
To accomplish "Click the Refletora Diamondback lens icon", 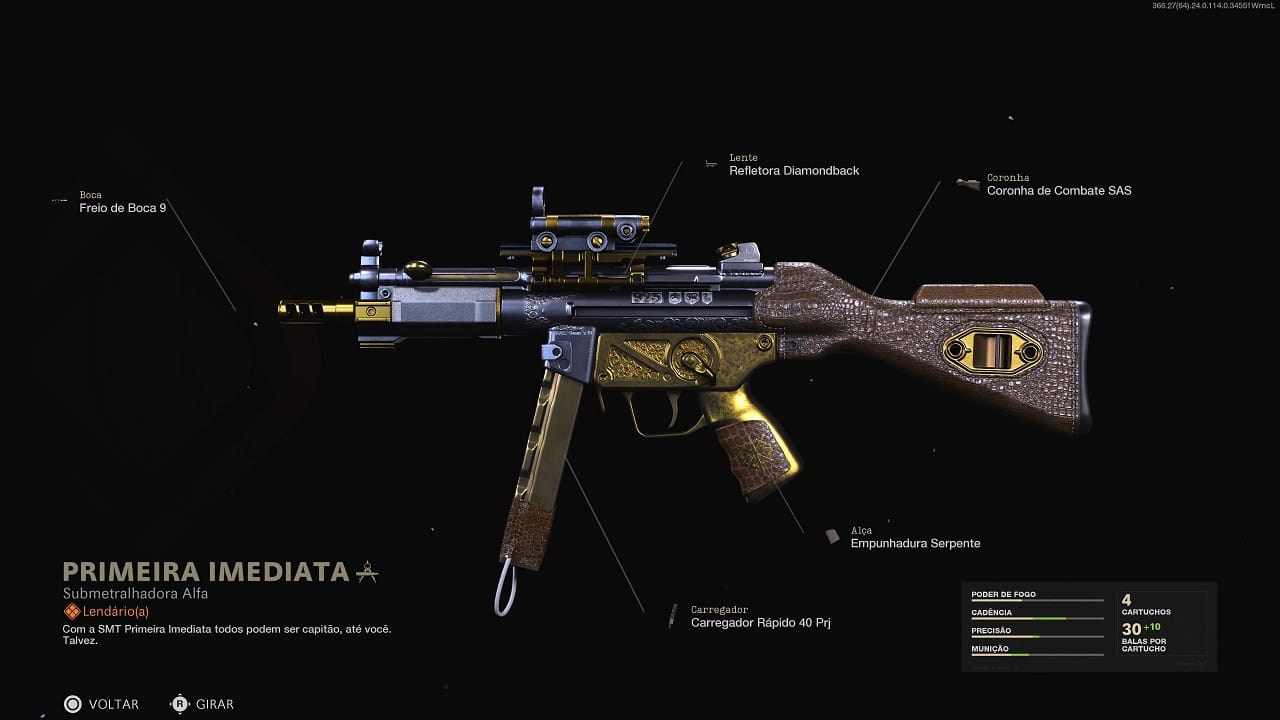I will (x=712, y=163).
